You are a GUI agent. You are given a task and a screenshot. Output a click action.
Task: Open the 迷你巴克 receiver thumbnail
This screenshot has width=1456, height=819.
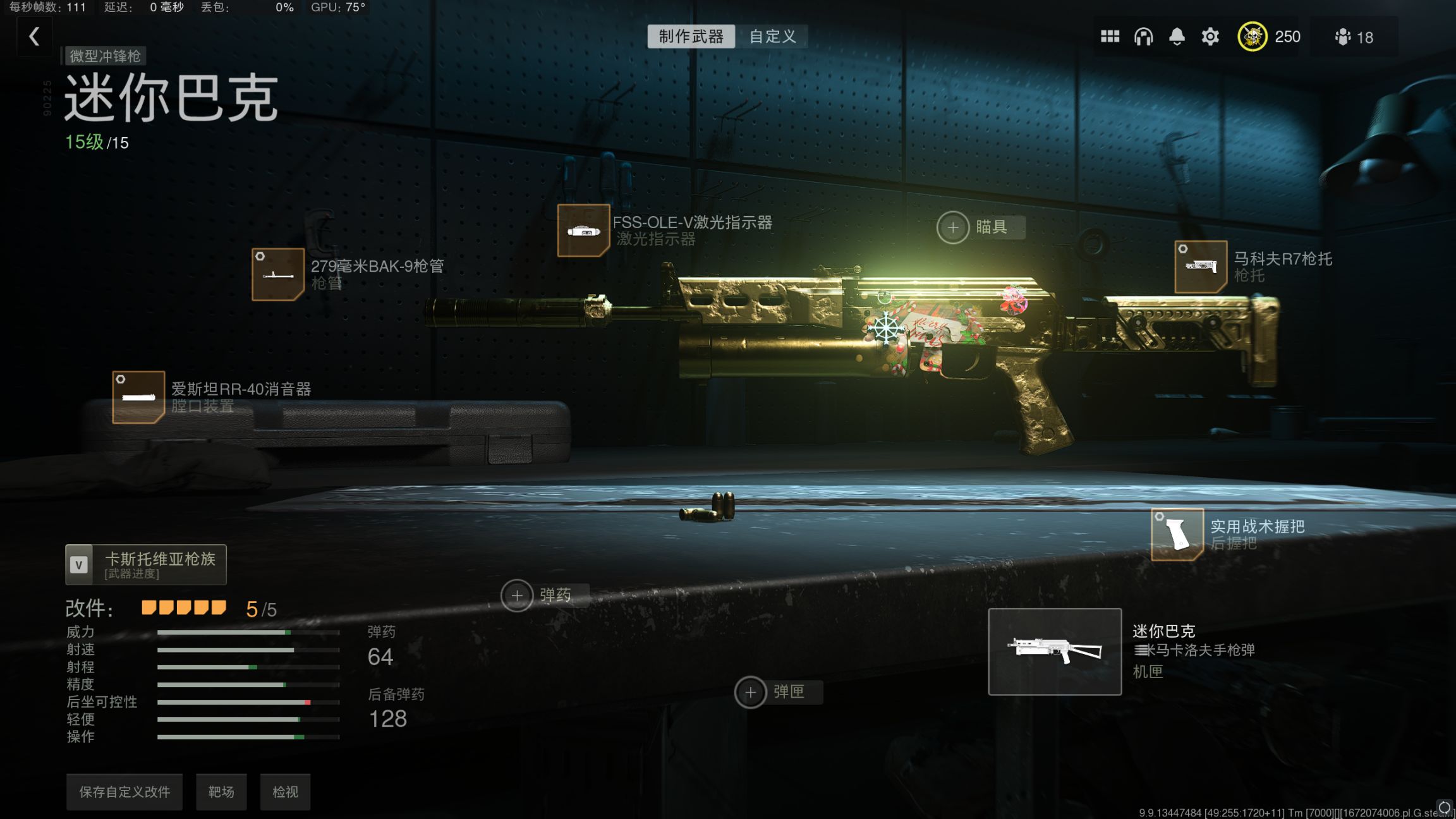pos(1055,652)
